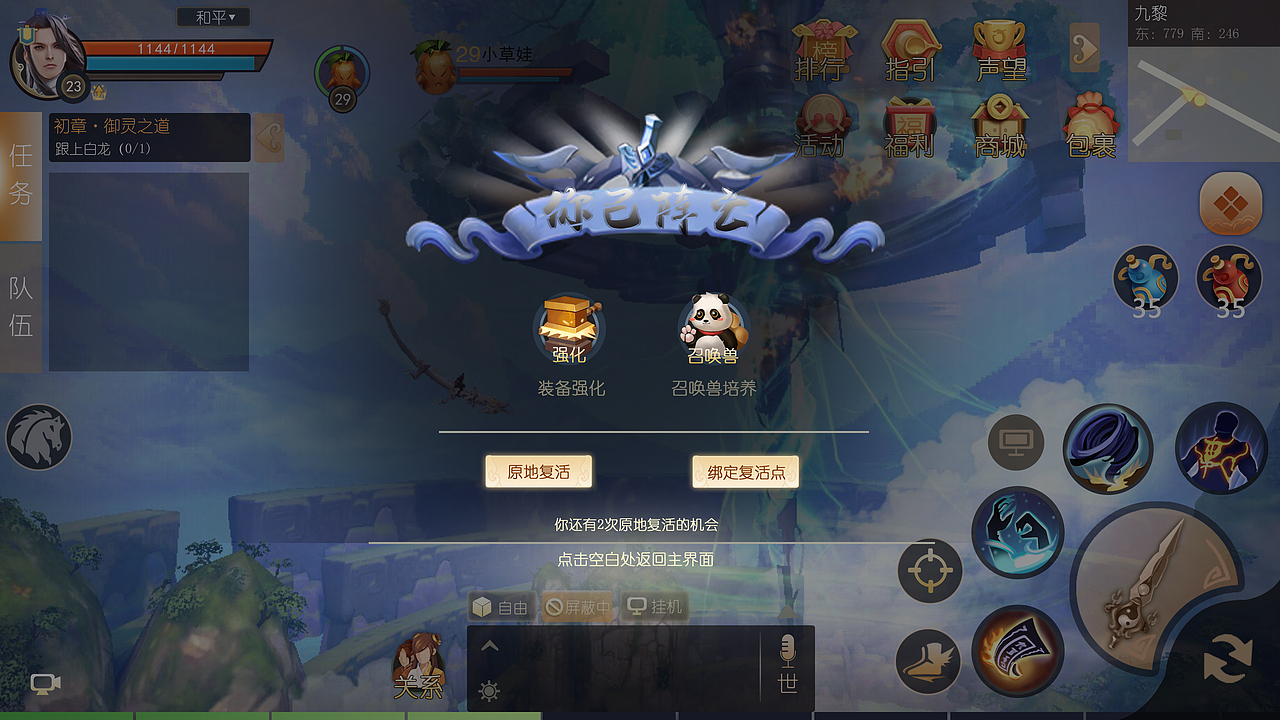The width and height of the screenshot is (1280, 720).
Task: Enable 挂机 auto-battle mode
Action: 655,604
